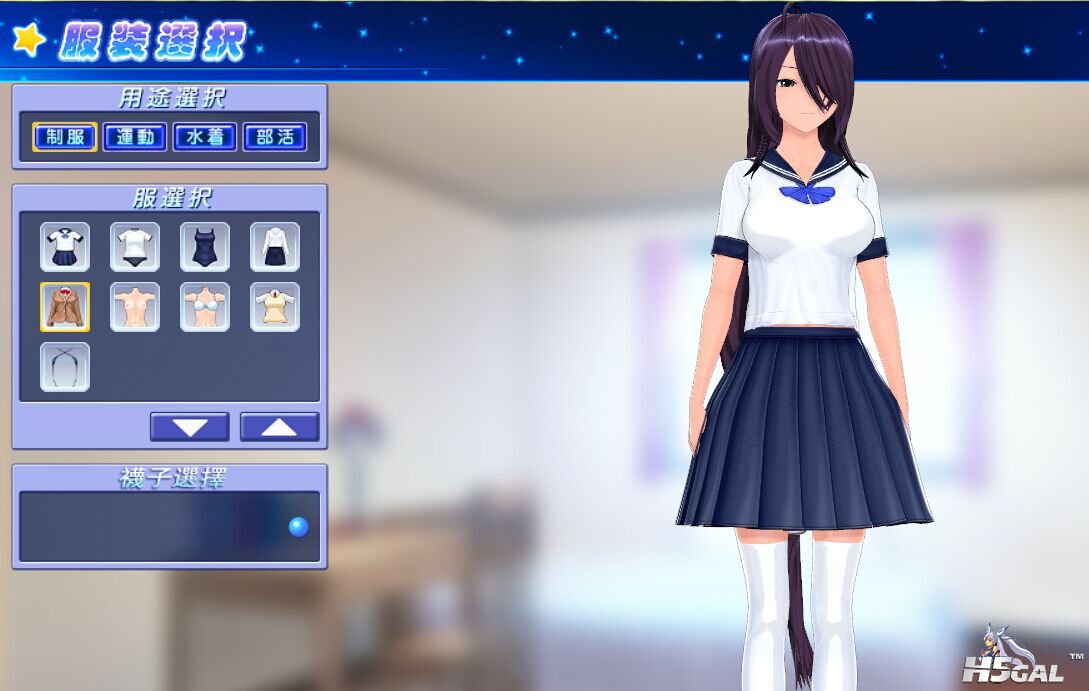Viewport: 1089px width, 691px height.
Task: Select the blue orb in the sock panel
Action: pyautogui.click(x=298, y=527)
